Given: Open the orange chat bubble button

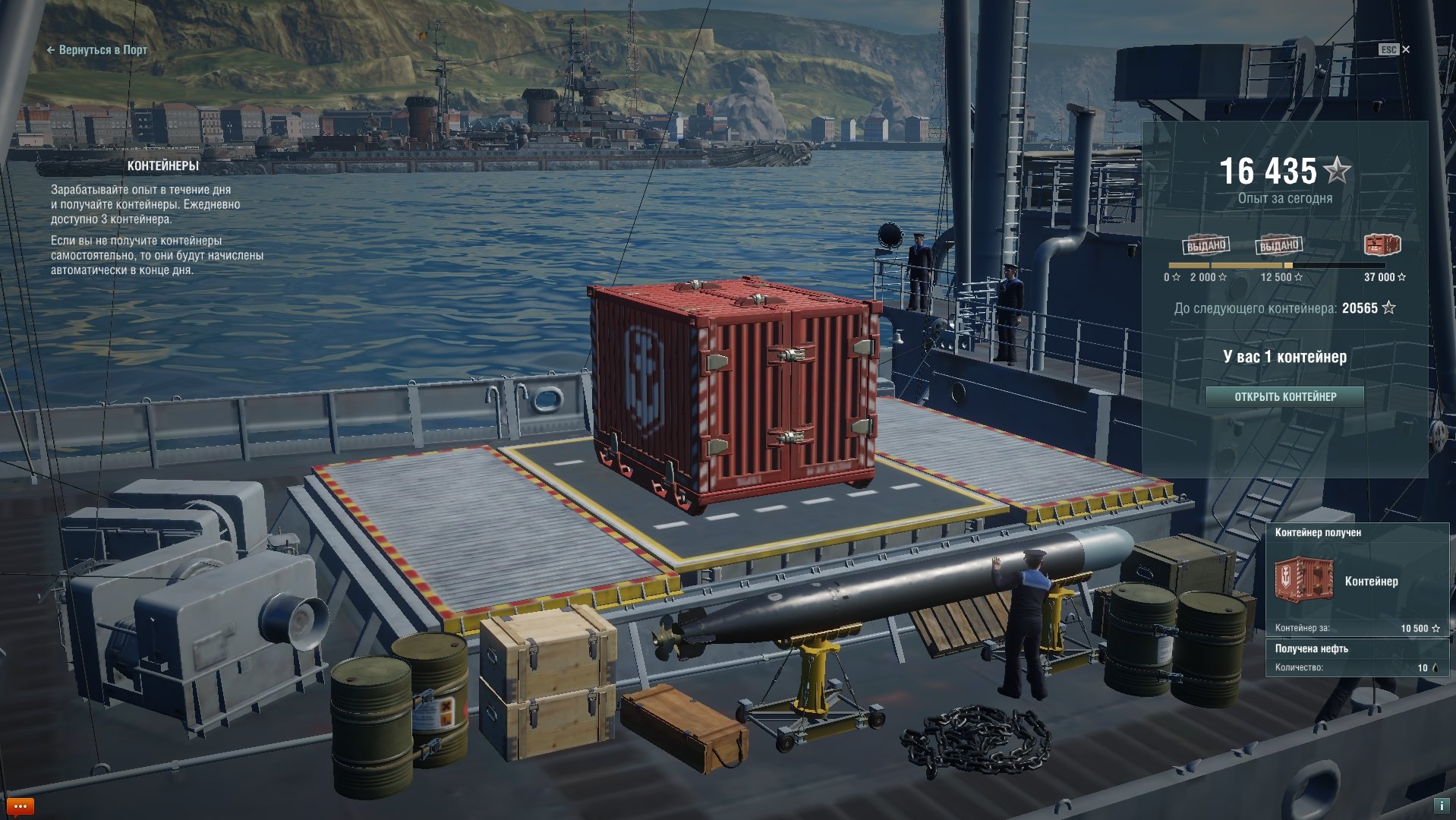Looking at the screenshot, I should pyautogui.click(x=20, y=806).
